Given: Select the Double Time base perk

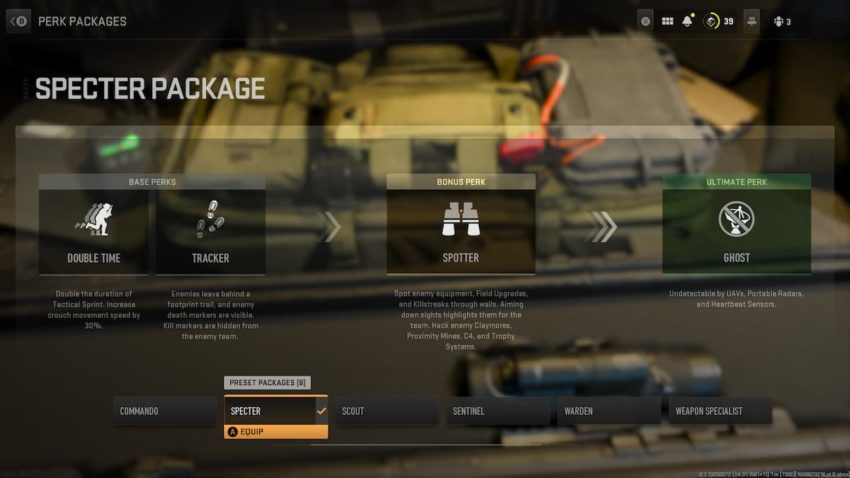Looking at the screenshot, I should [94, 231].
